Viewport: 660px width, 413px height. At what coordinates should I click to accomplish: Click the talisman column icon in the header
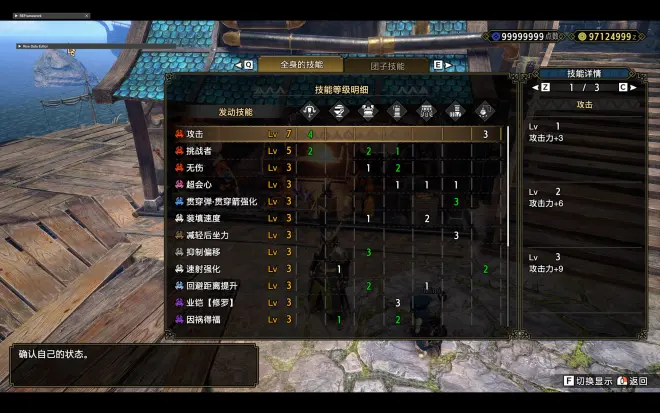tap(485, 110)
